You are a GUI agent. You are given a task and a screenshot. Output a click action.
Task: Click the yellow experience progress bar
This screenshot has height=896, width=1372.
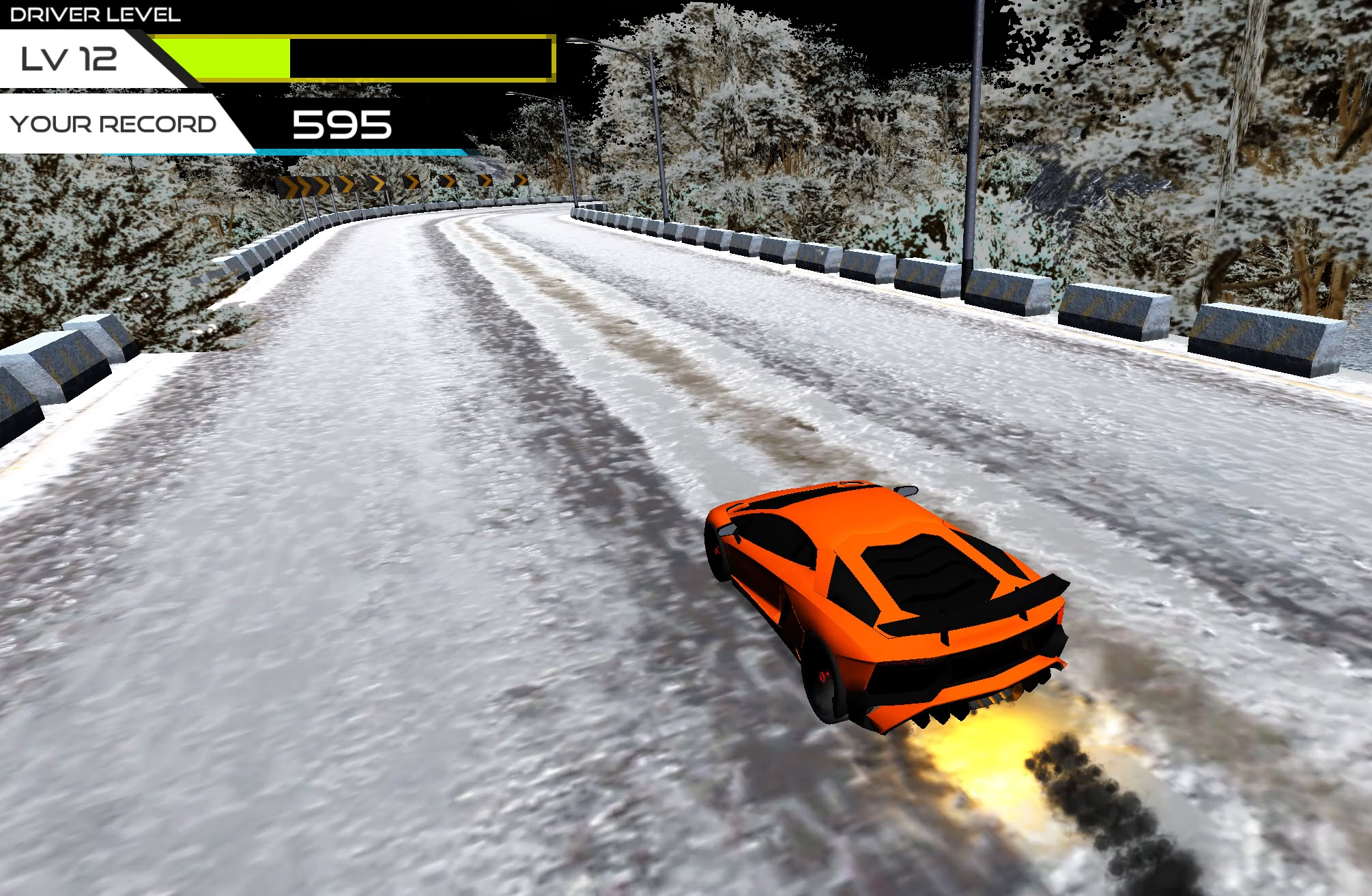225,58
